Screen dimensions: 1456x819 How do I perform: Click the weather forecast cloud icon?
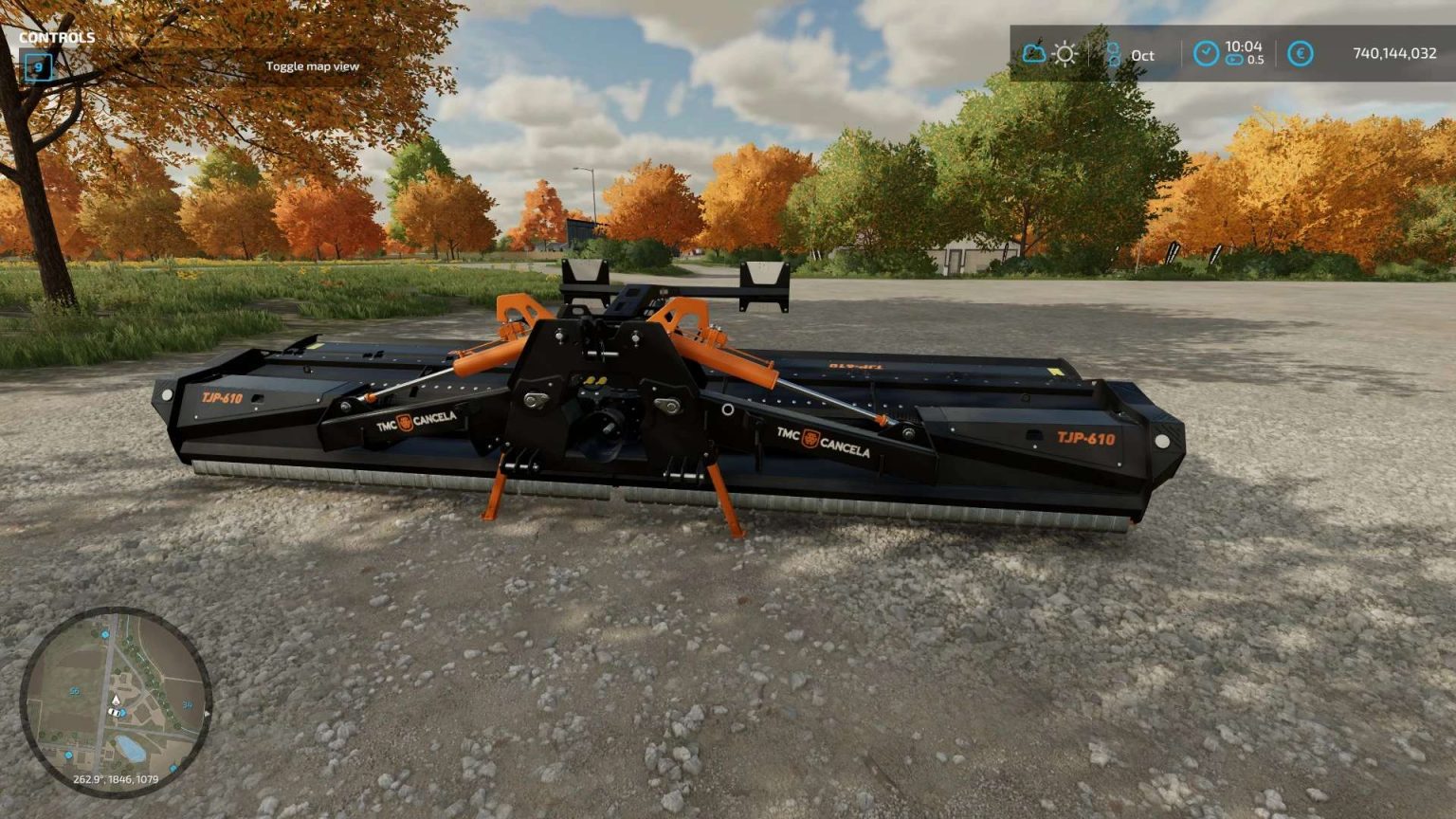tap(1033, 54)
